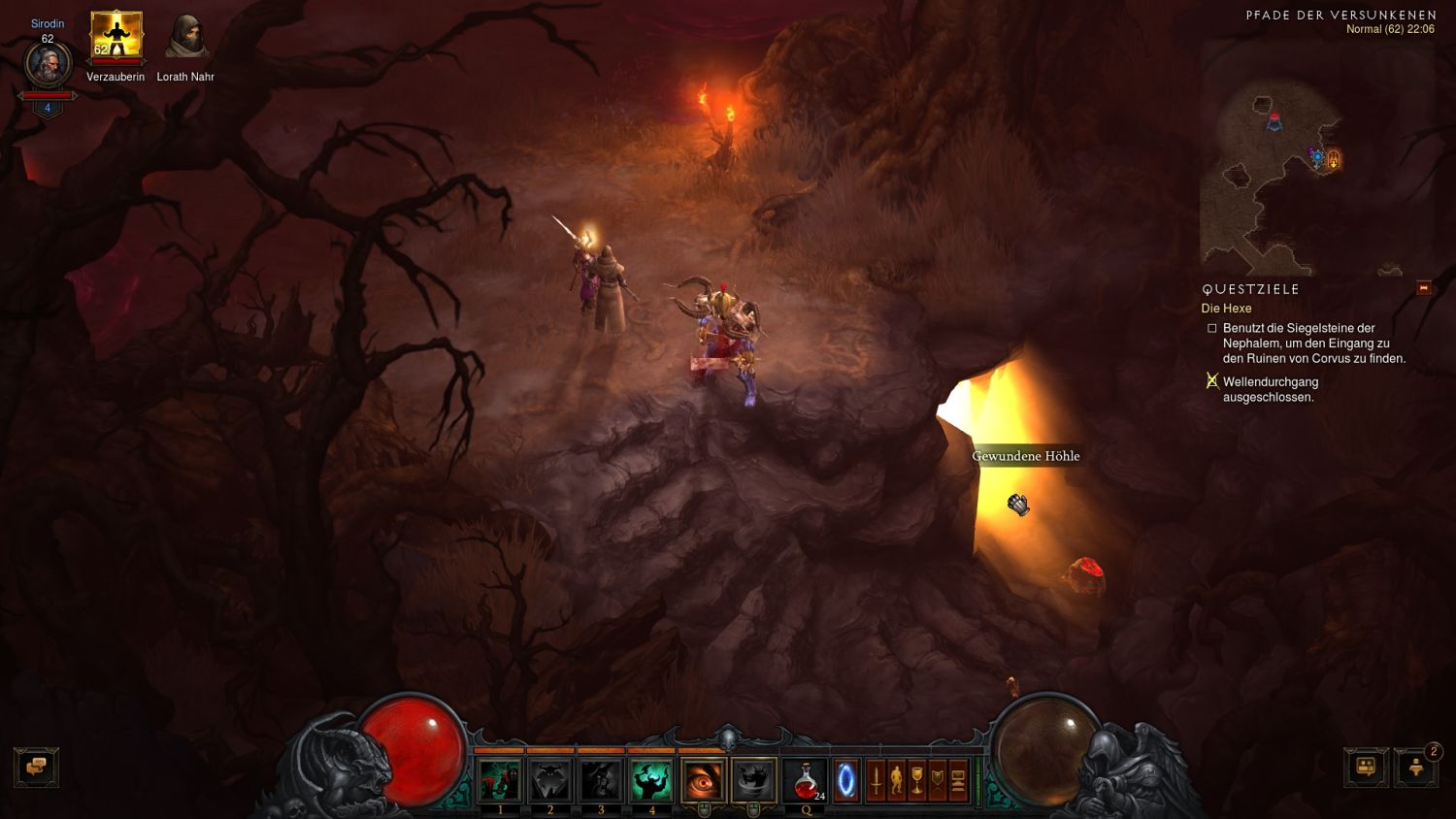Click the Lorath Nahr portrait
1456x819 pixels.
pos(185,37)
